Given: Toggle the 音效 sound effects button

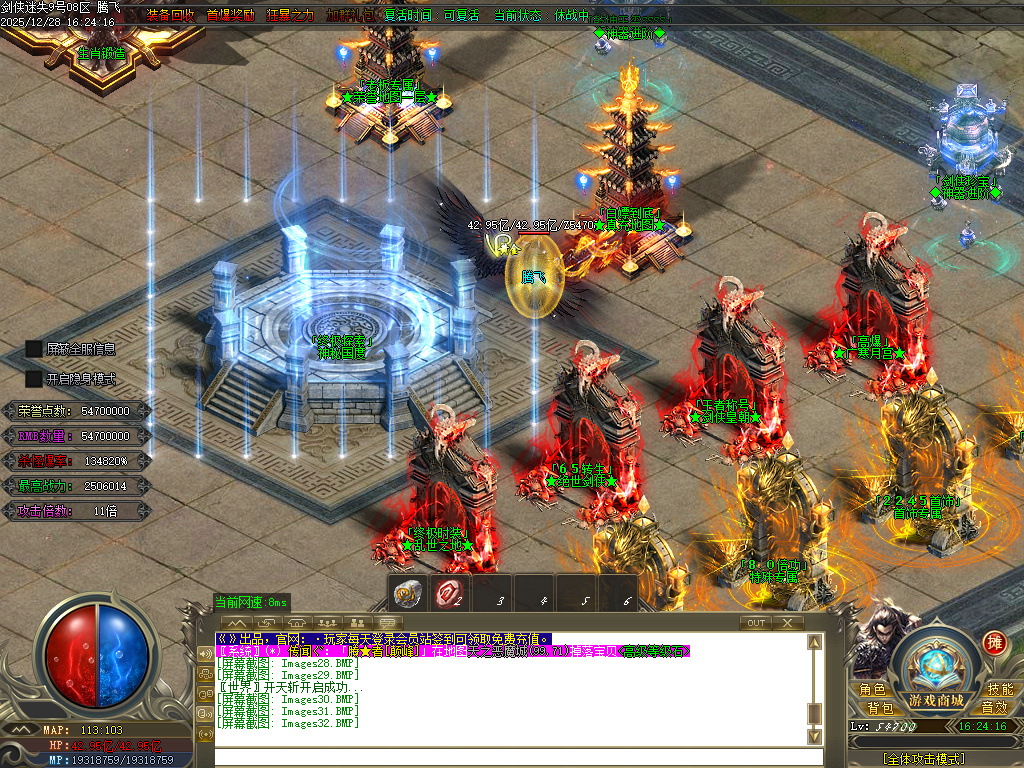Looking at the screenshot, I should (x=994, y=708).
